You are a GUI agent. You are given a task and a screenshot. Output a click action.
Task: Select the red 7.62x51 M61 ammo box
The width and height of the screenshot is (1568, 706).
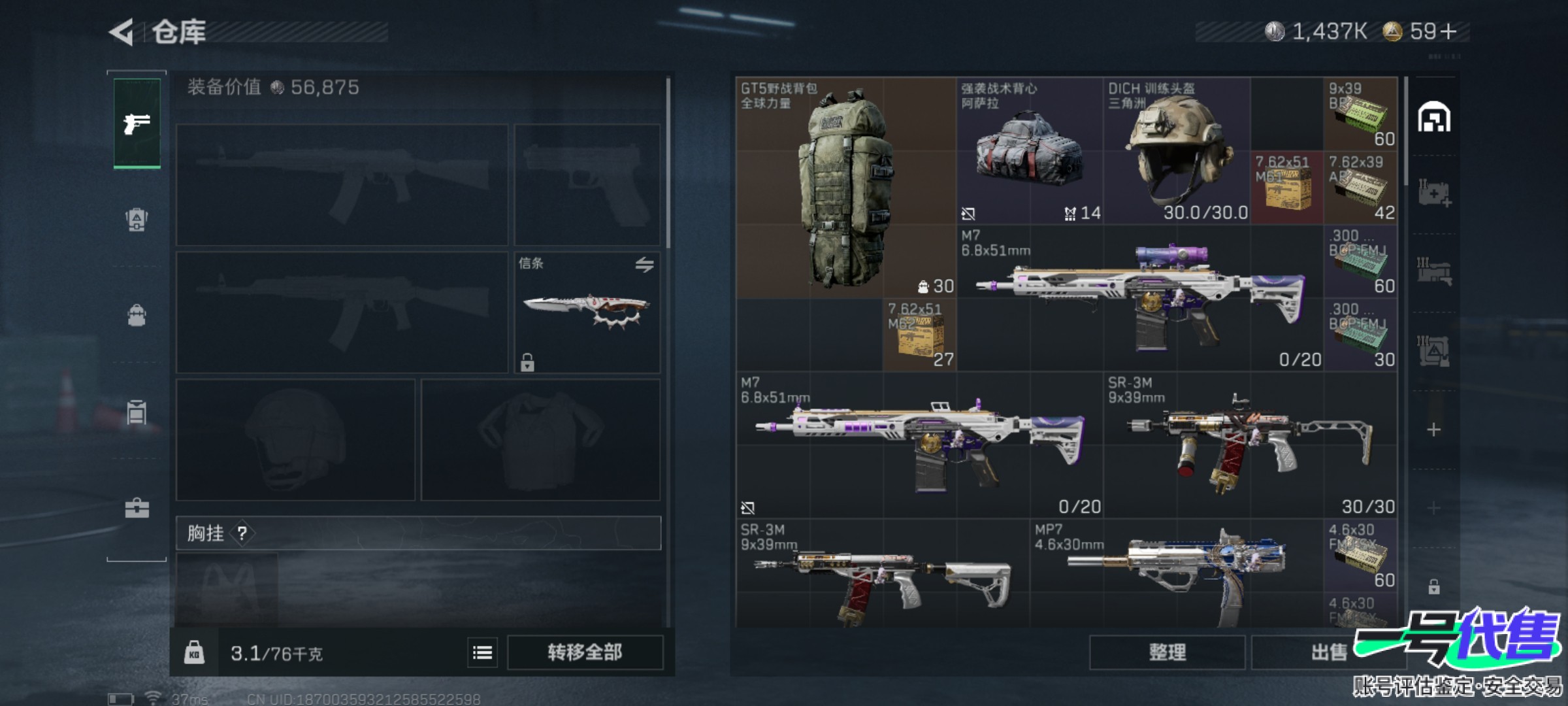tap(1286, 188)
